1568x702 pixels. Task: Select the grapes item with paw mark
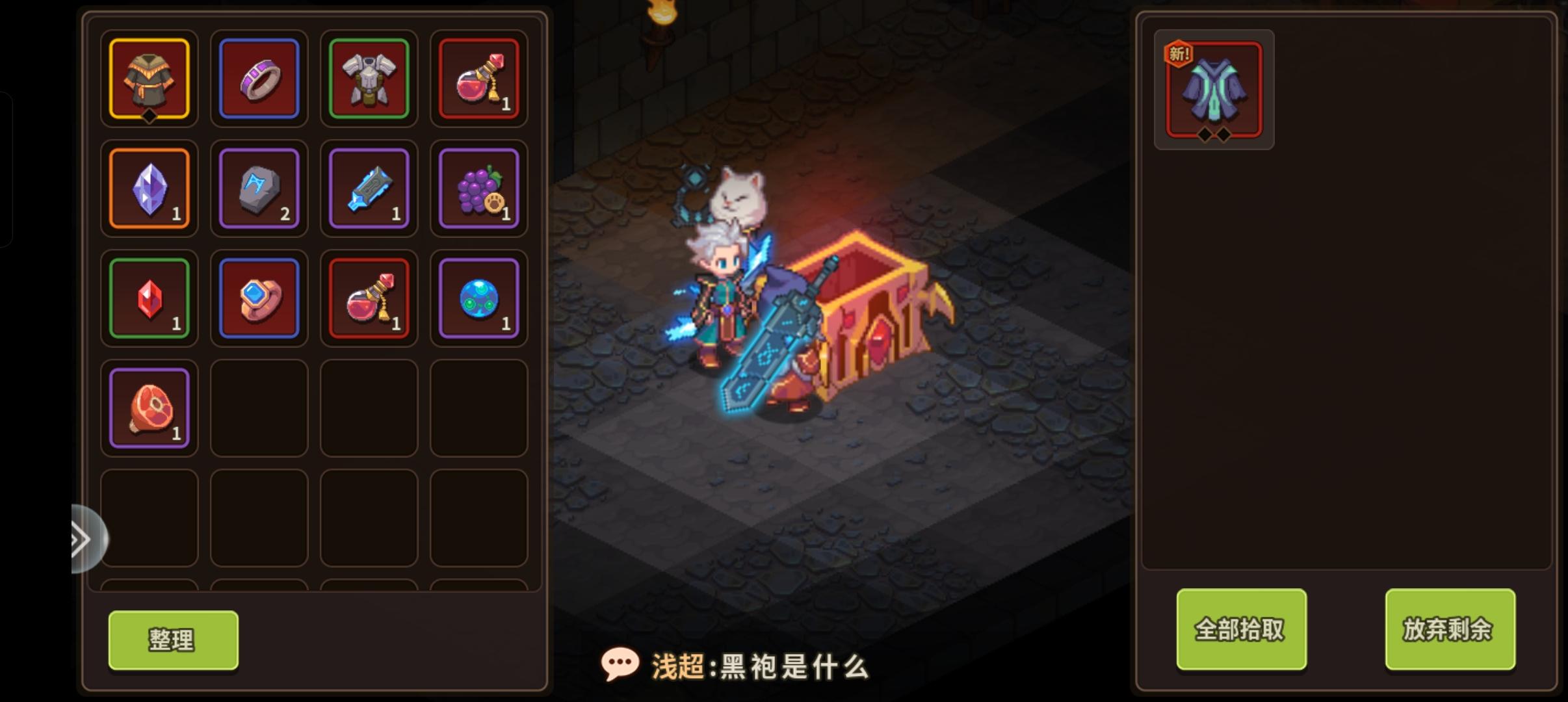tap(479, 189)
